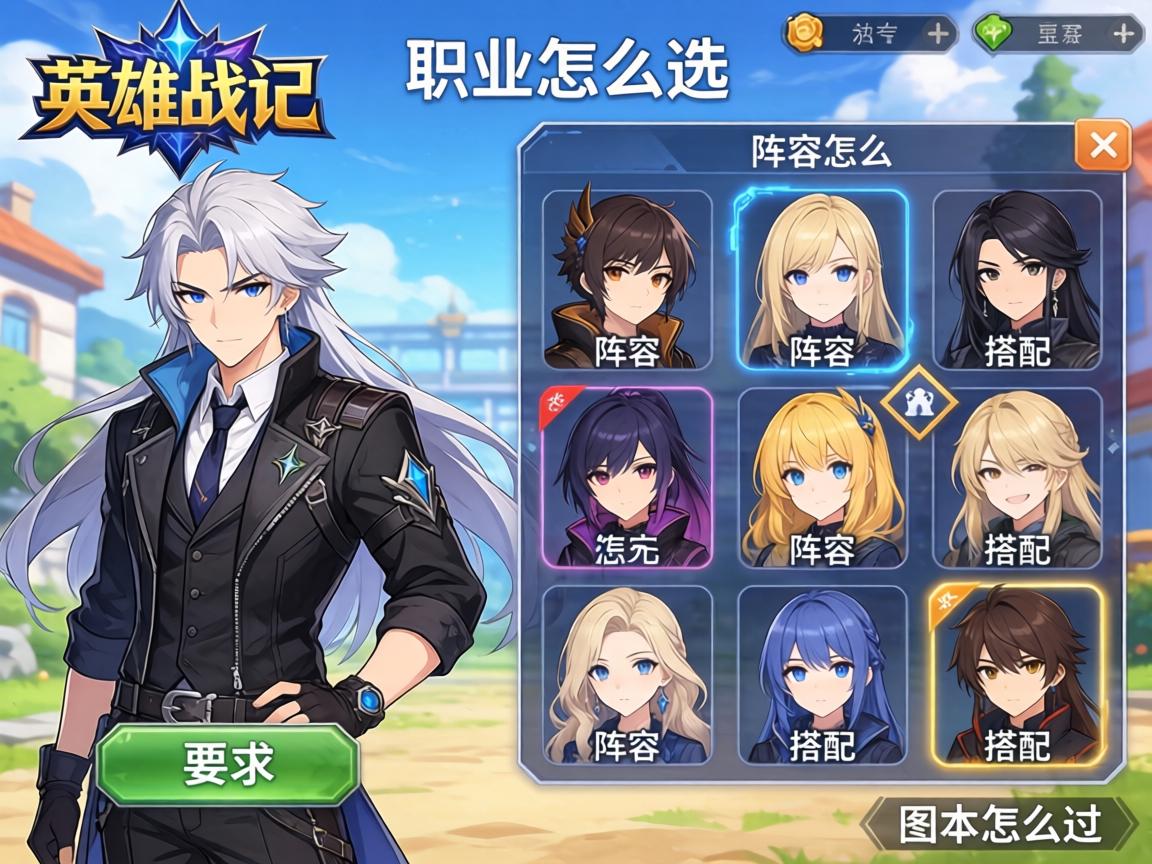Select the black-haired hero with earring
Screen dimensions: 1152x864
1017,280
